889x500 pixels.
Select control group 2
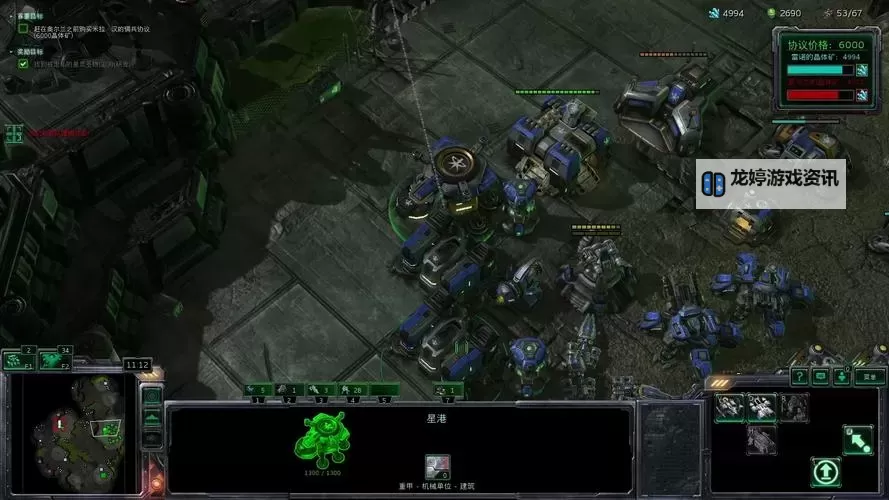[x=289, y=389]
